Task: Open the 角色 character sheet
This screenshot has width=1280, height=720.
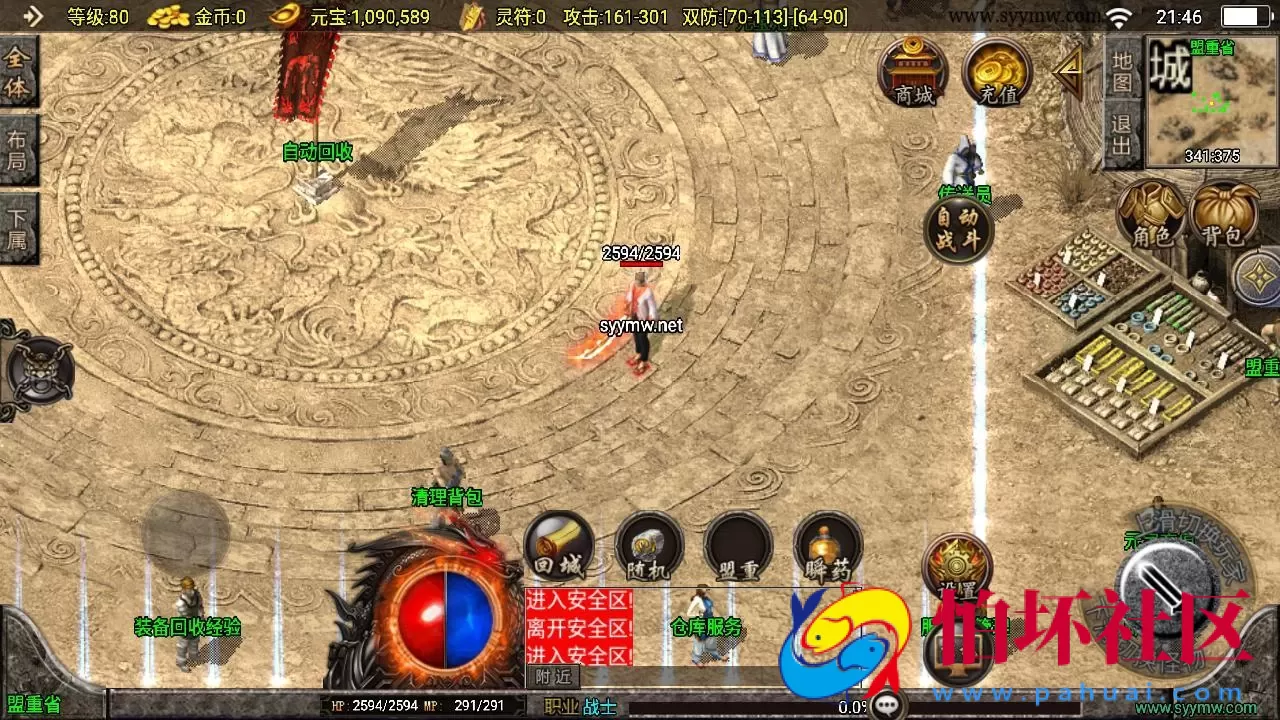Action: (x=1151, y=215)
